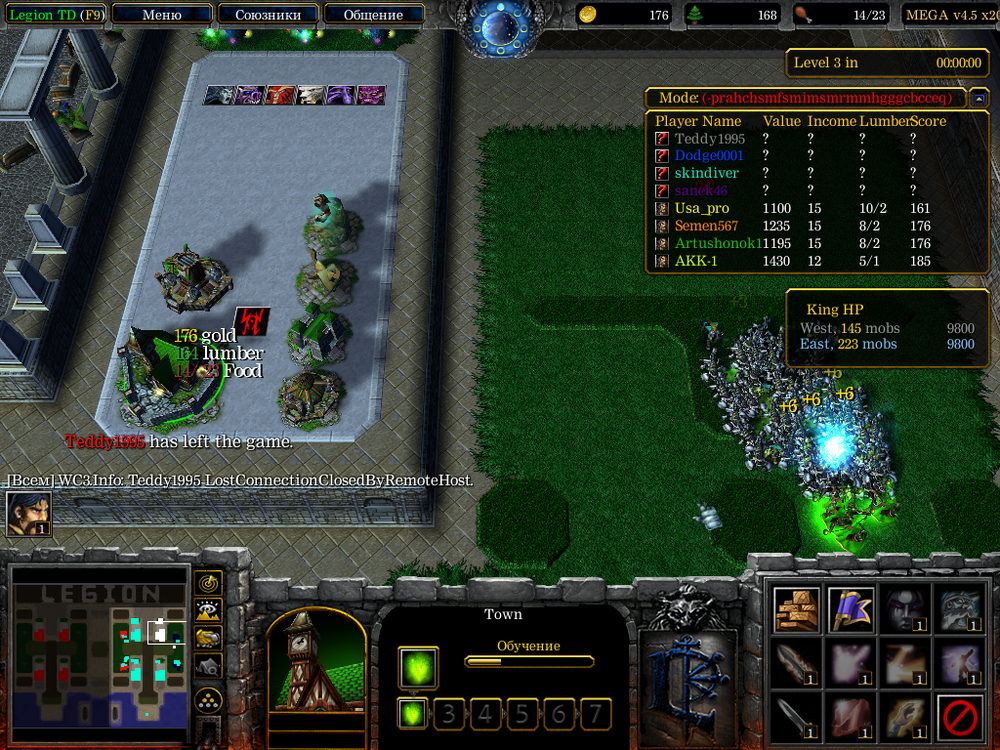The width and height of the screenshot is (1000, 750).
Task: Click the green item currently training in queue
Action: click(x=418, y=668)
